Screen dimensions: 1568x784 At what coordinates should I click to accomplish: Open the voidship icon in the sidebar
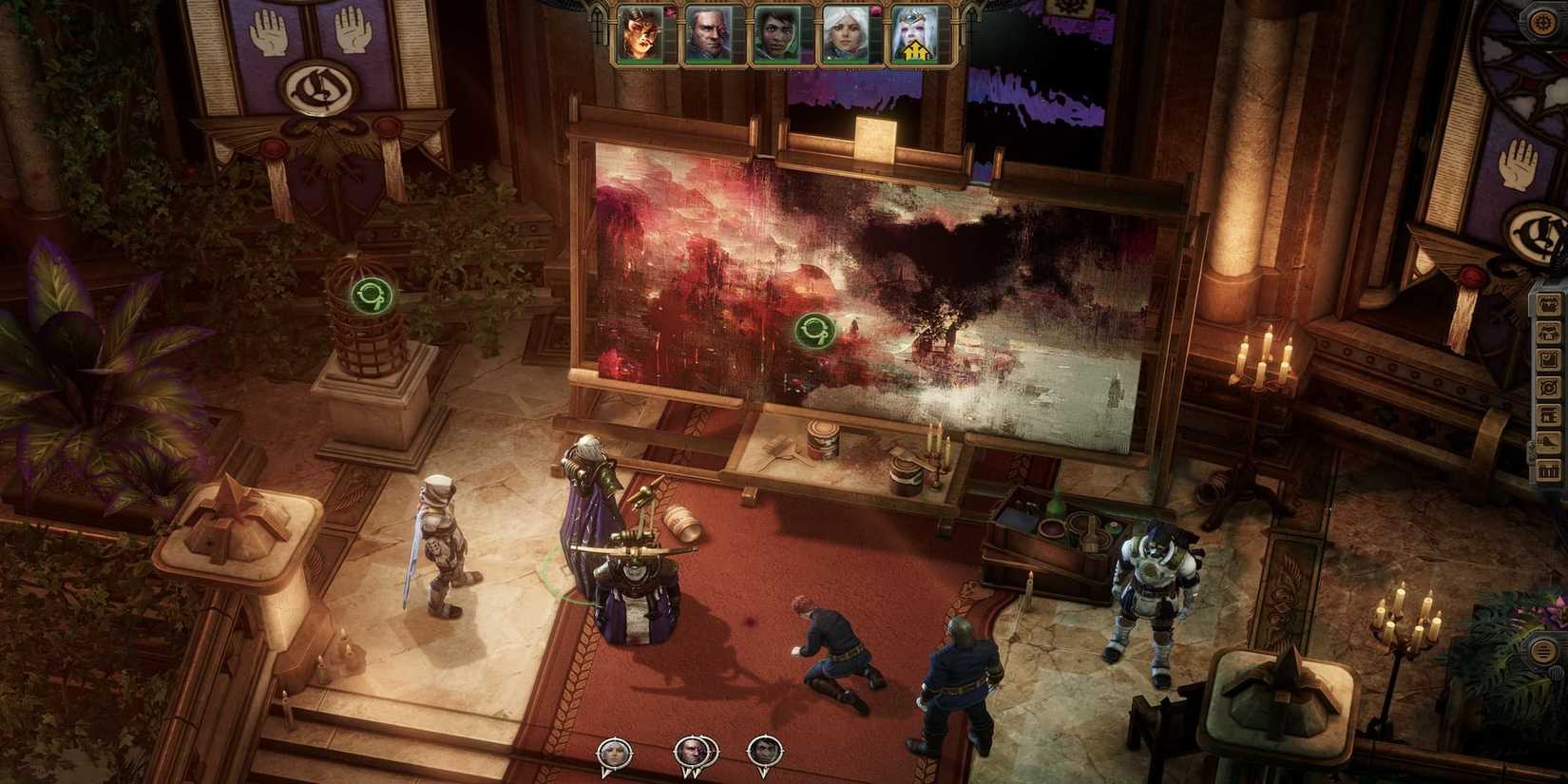point(1549,441)
